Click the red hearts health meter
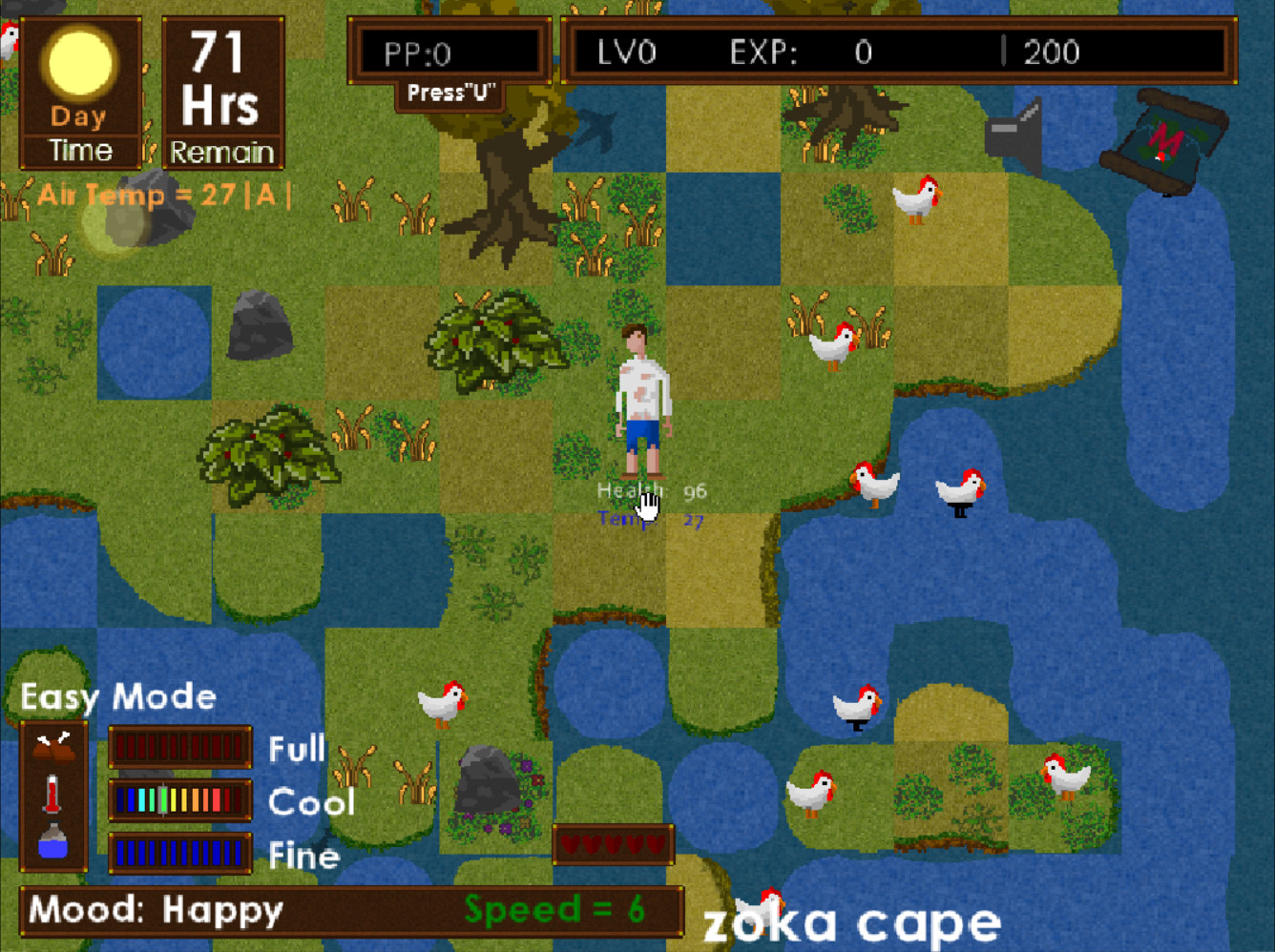1275x952 pixels. (612, 844)
